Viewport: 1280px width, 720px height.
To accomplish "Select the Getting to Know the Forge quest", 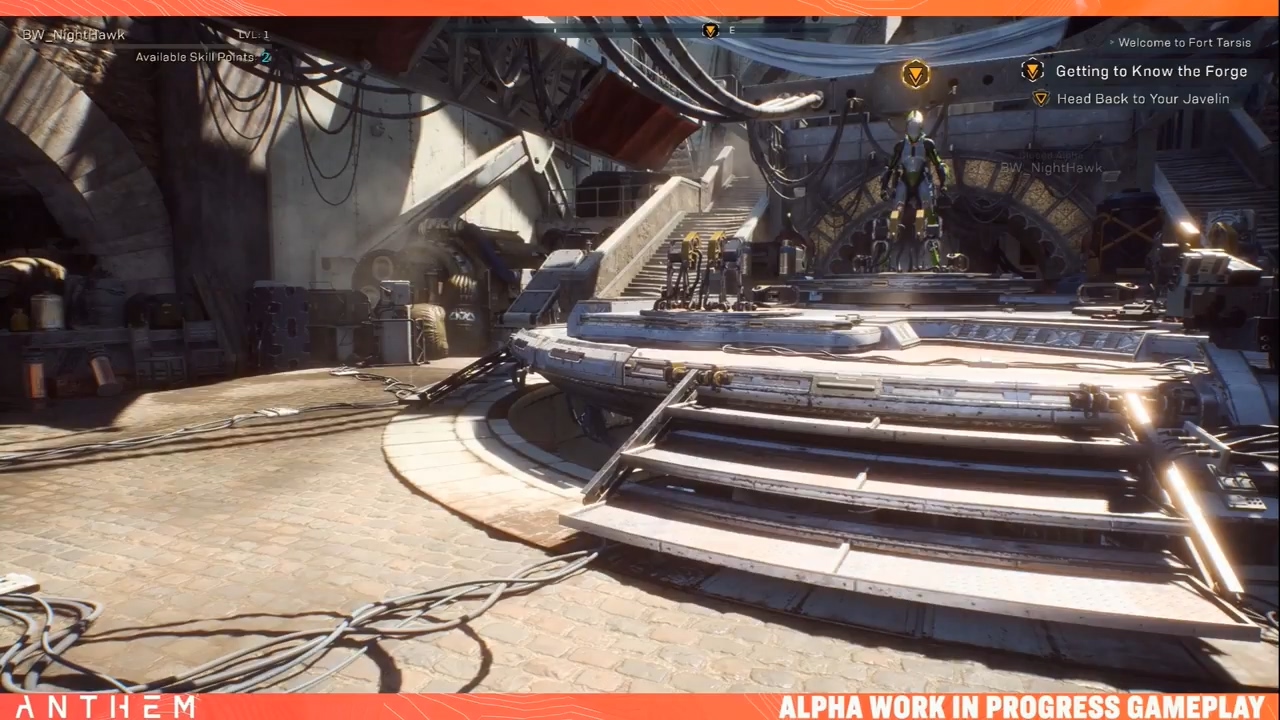I will 1150,71.
